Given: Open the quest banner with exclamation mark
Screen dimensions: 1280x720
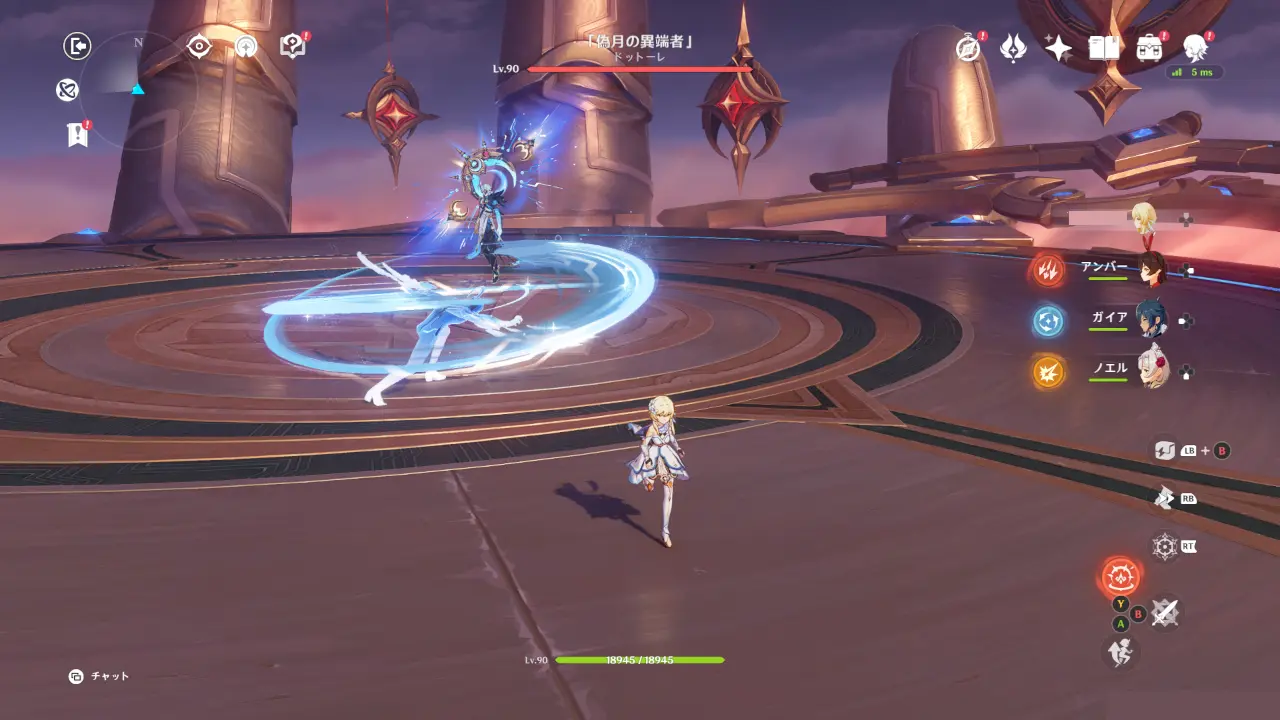Looking at the screenshot, I should click(77, 135).
